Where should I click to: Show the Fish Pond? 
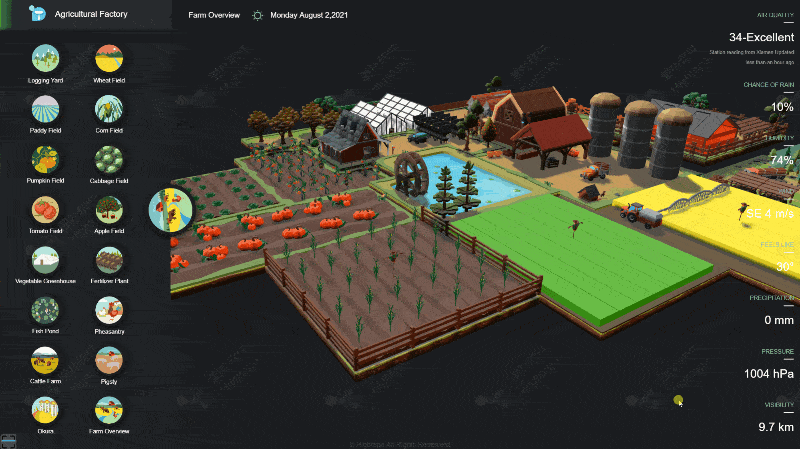click(45, 310)
